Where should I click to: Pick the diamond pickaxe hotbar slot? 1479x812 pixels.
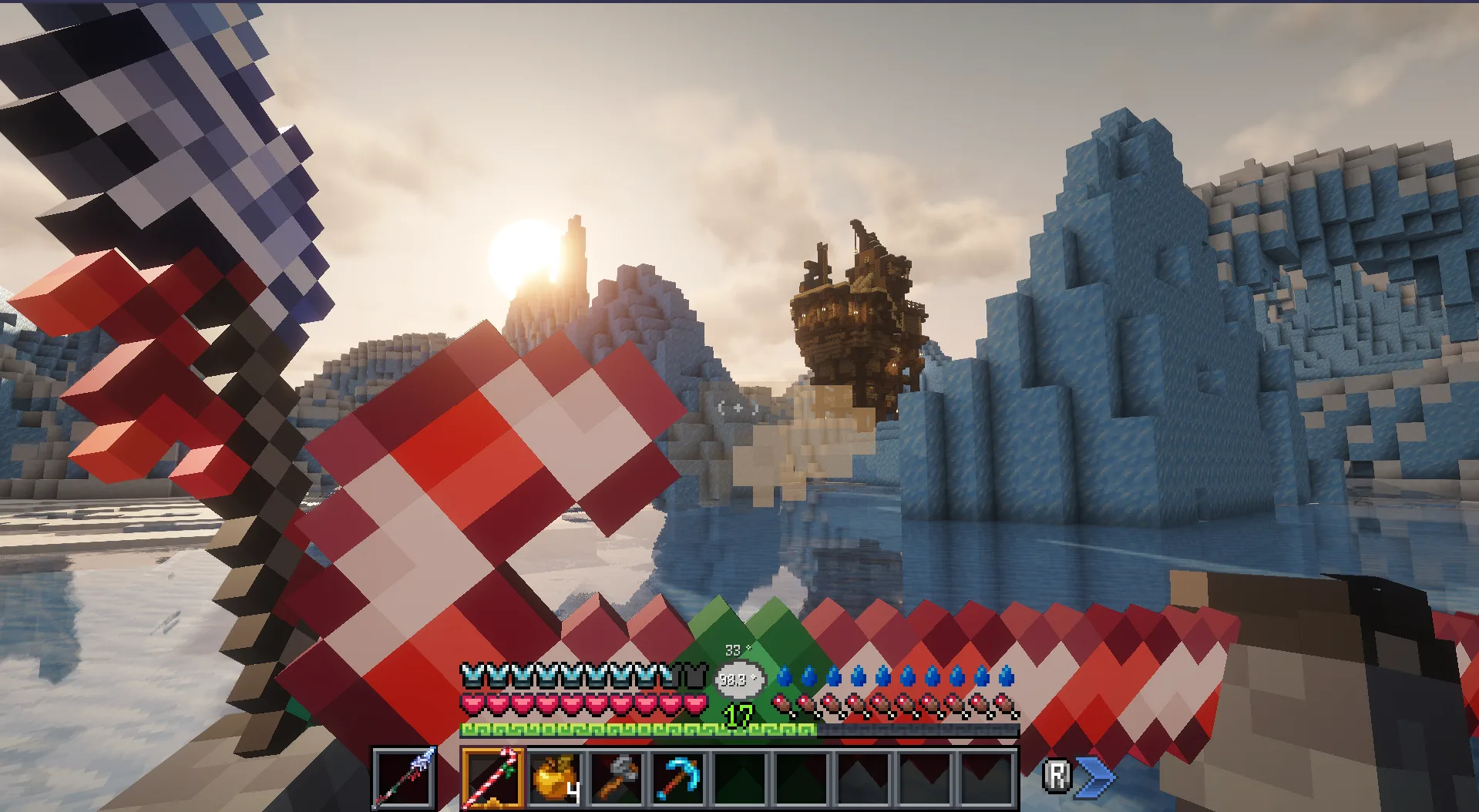tap(678, 777)
